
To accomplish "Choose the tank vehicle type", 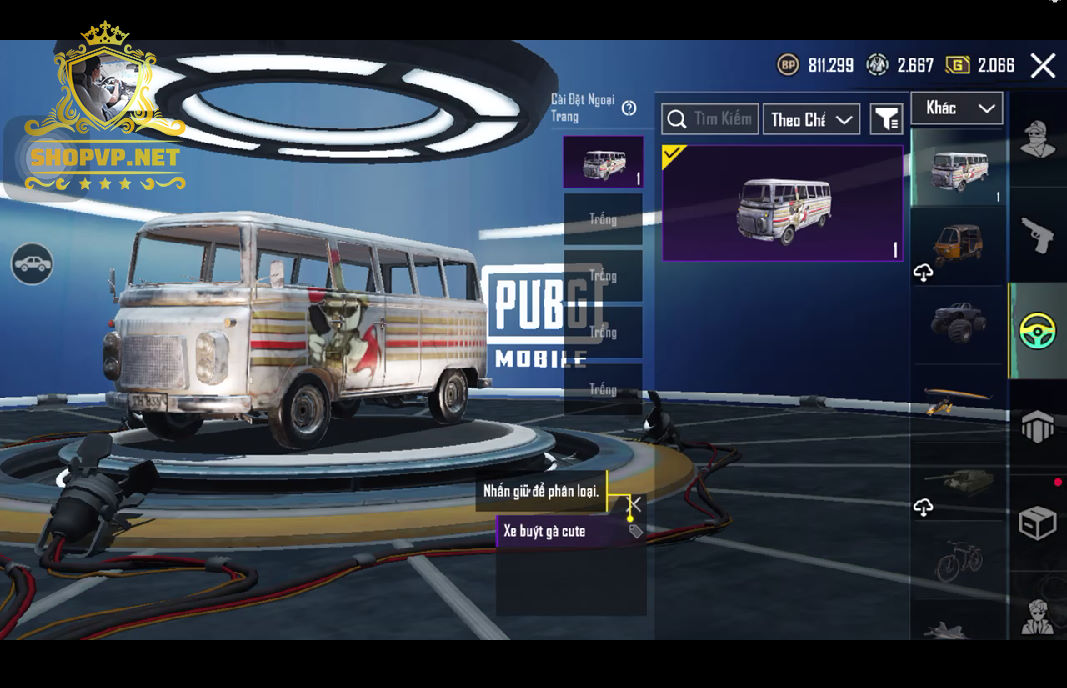I will tap(958, 480).
